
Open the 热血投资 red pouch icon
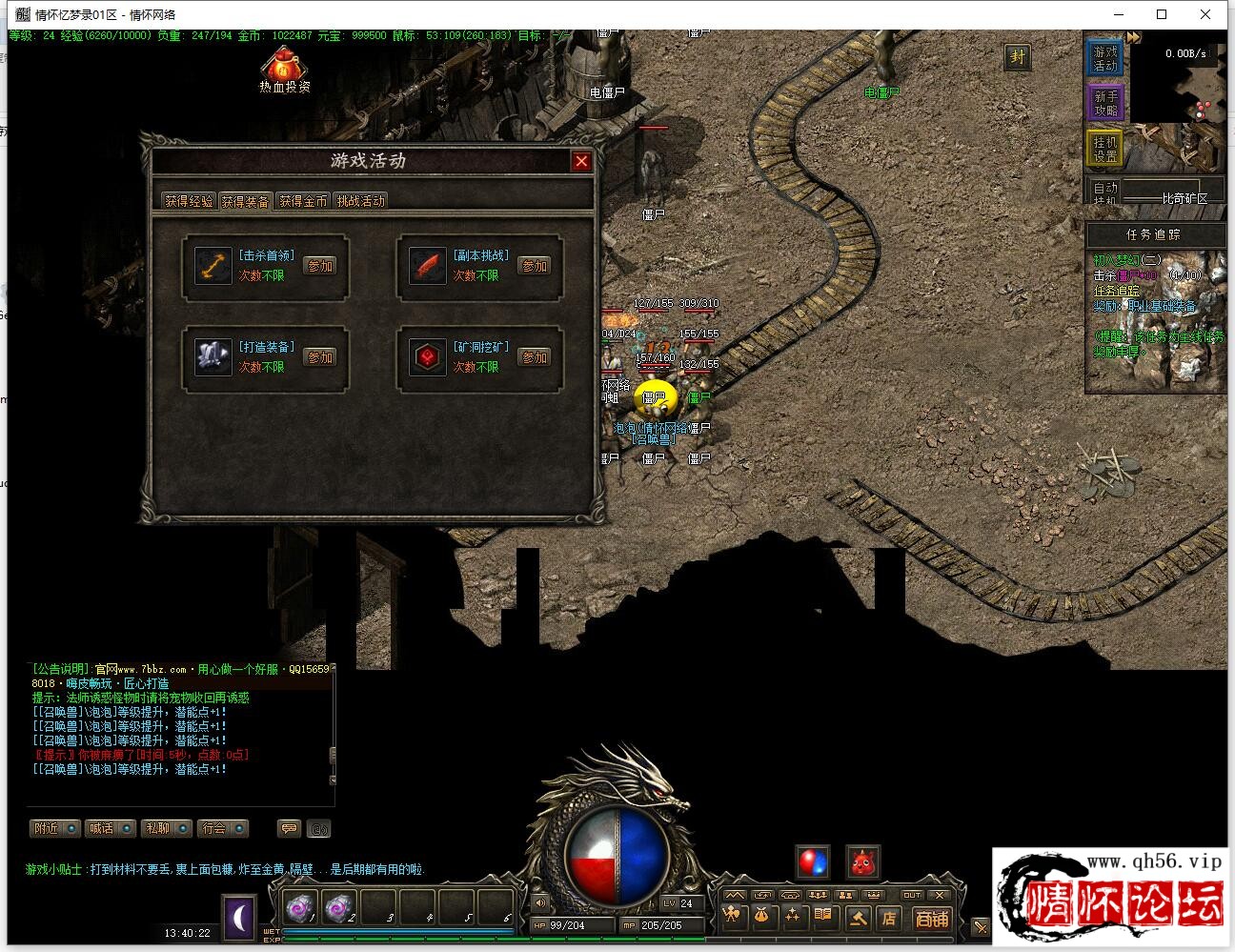(284, 67)
